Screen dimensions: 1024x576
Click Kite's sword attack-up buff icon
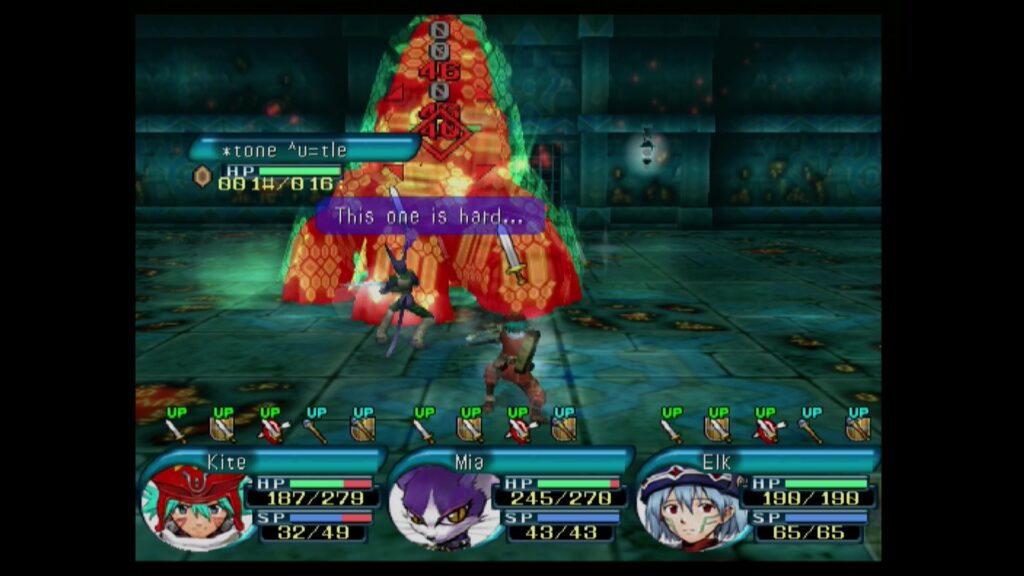coord(176,428)
